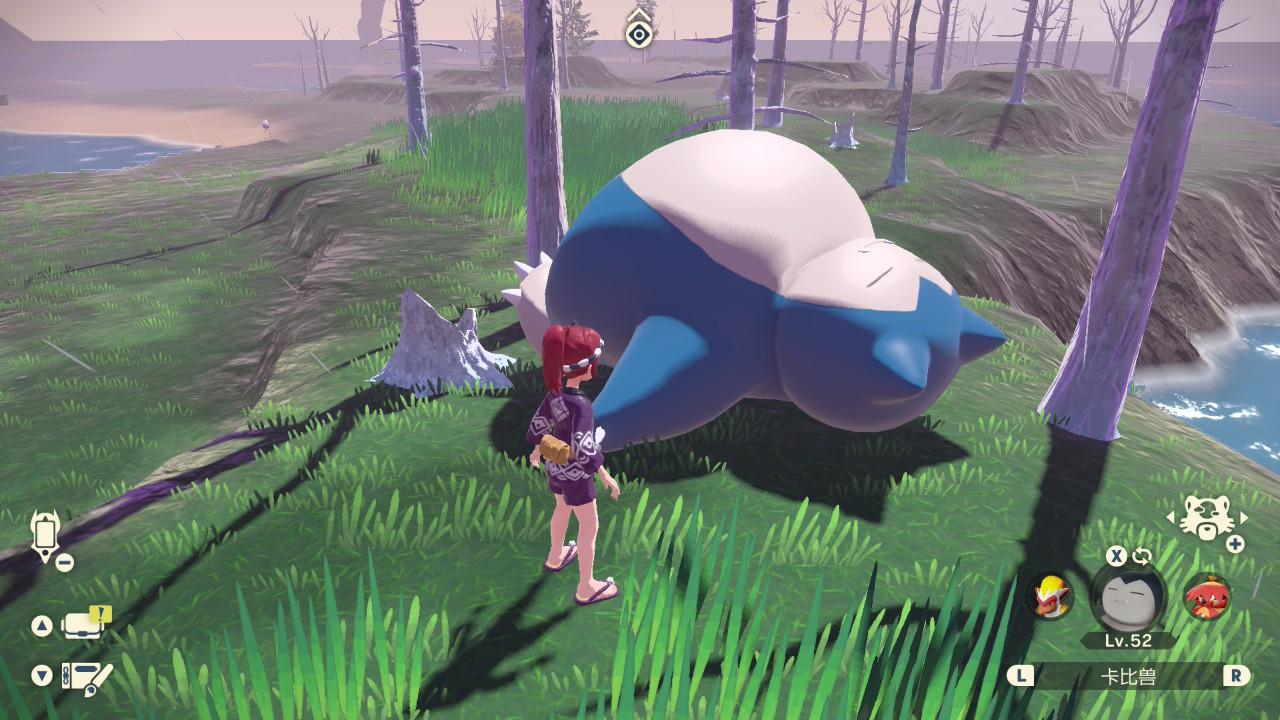
Task: Toggle the Pokémon/item swap arrows icon
Action: [1142, 556]
